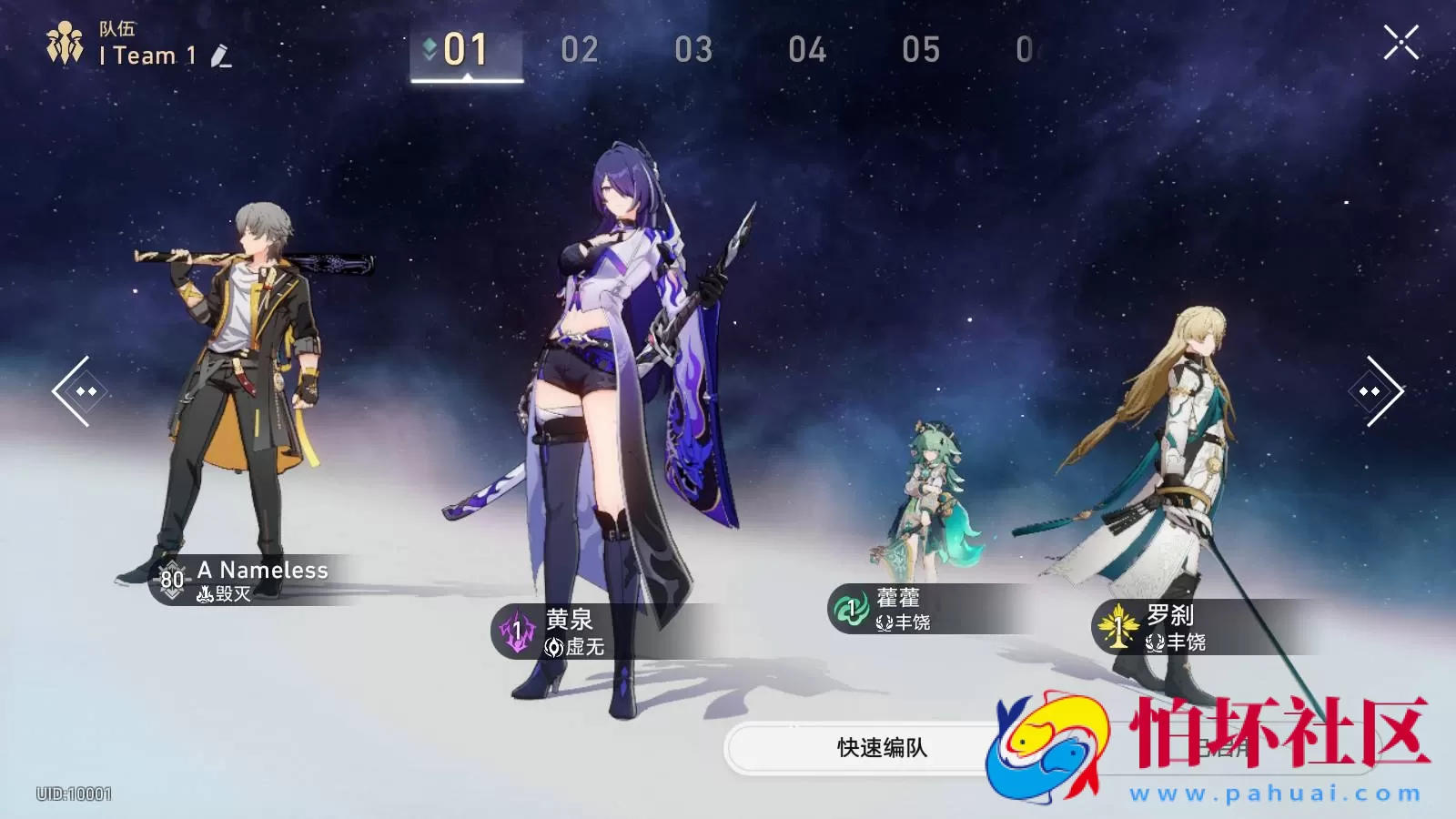
Task: Switch to team preset 05
Action: (924, 49)
